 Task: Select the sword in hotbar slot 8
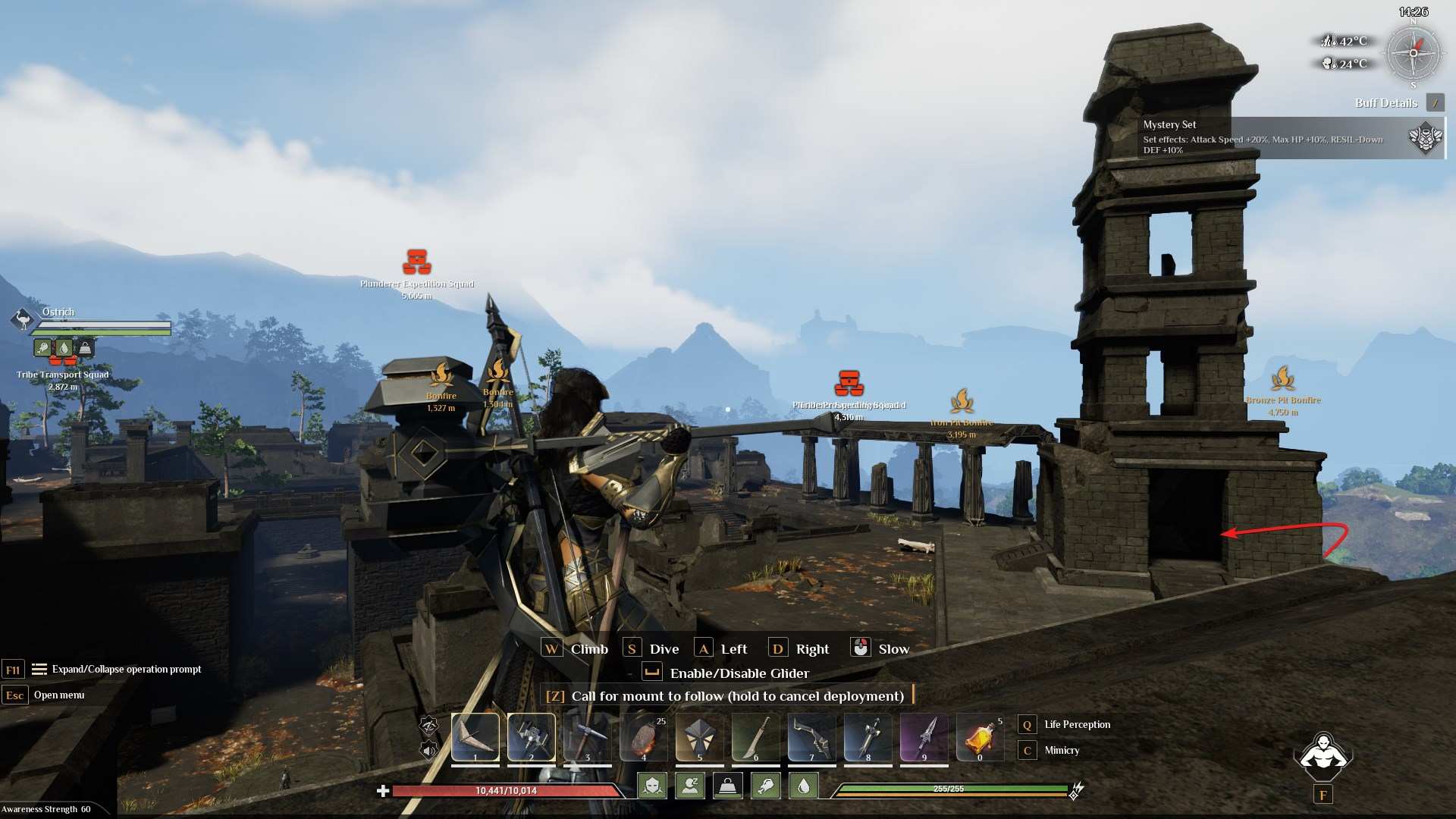[868, 737]
